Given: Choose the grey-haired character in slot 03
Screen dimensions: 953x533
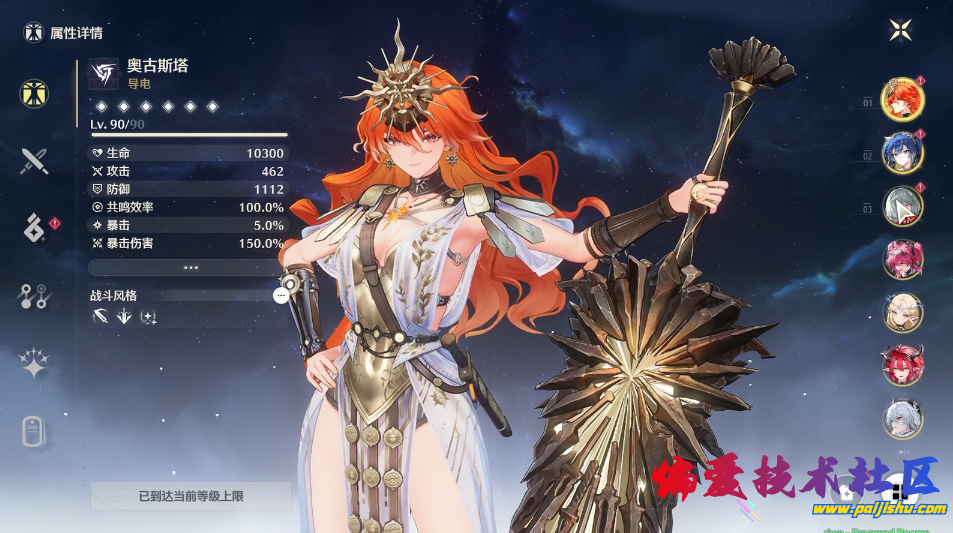Looking at the screenshot, I should coord(902,206).
